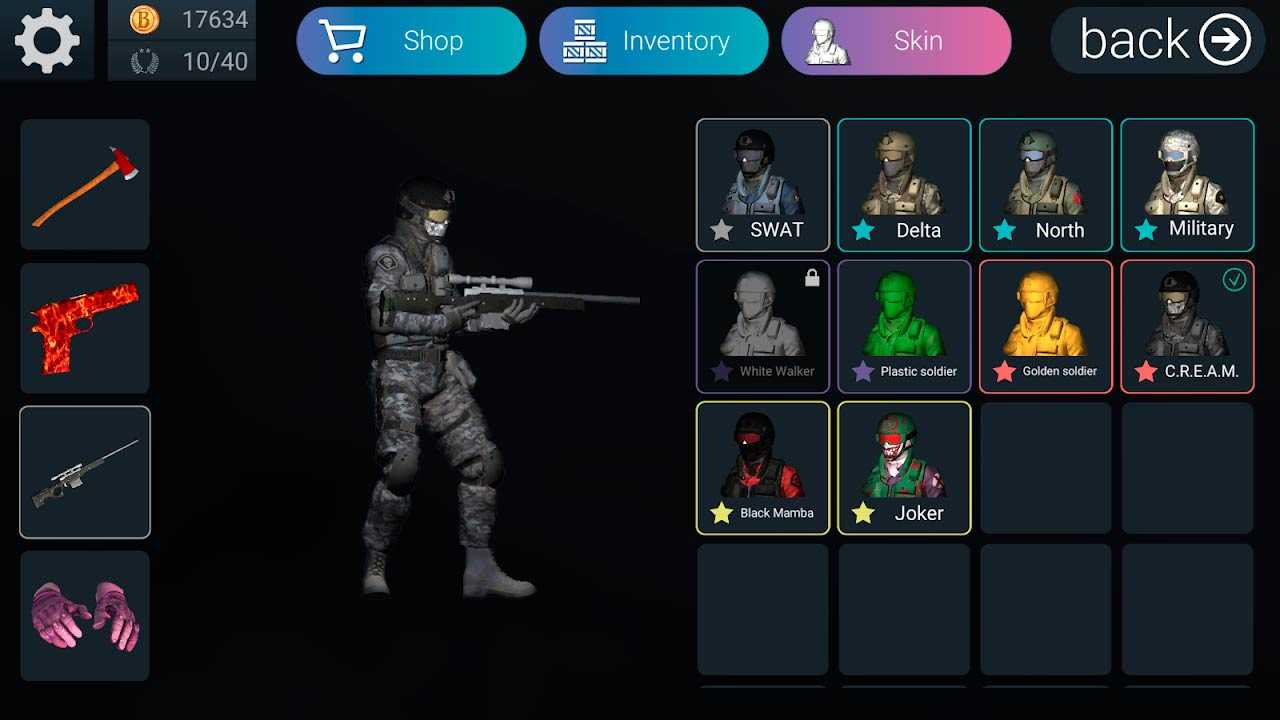The image size is (1280, 720).
Task: Pick the Black Mamba skin
Action: [763, 468]
